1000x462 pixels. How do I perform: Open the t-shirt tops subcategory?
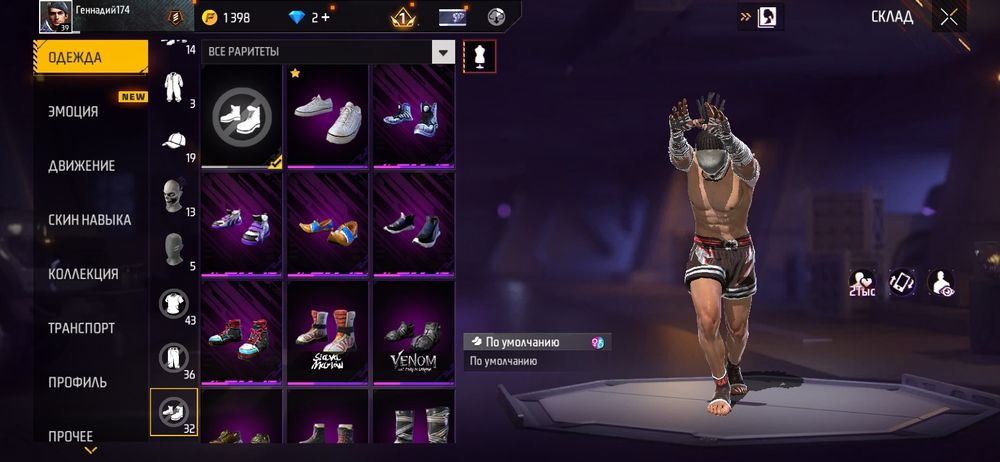[x=174, y=303]
